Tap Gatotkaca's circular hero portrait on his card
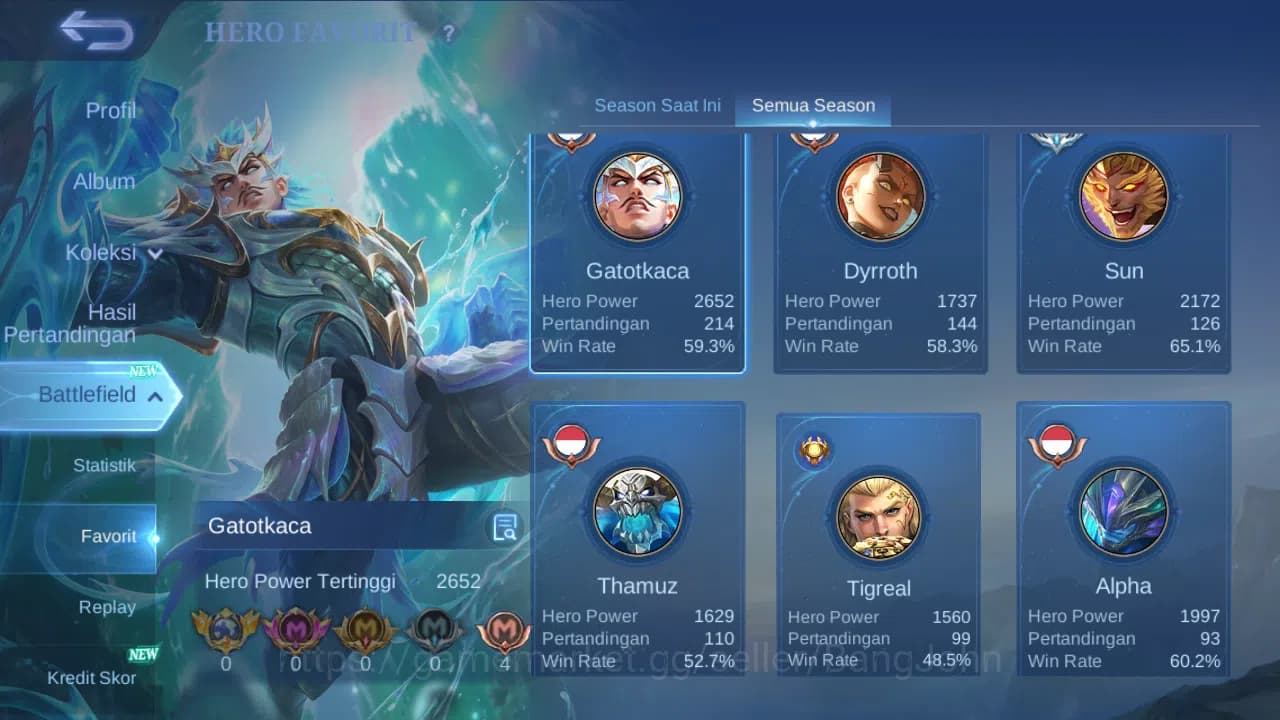 tap(638, 196)
